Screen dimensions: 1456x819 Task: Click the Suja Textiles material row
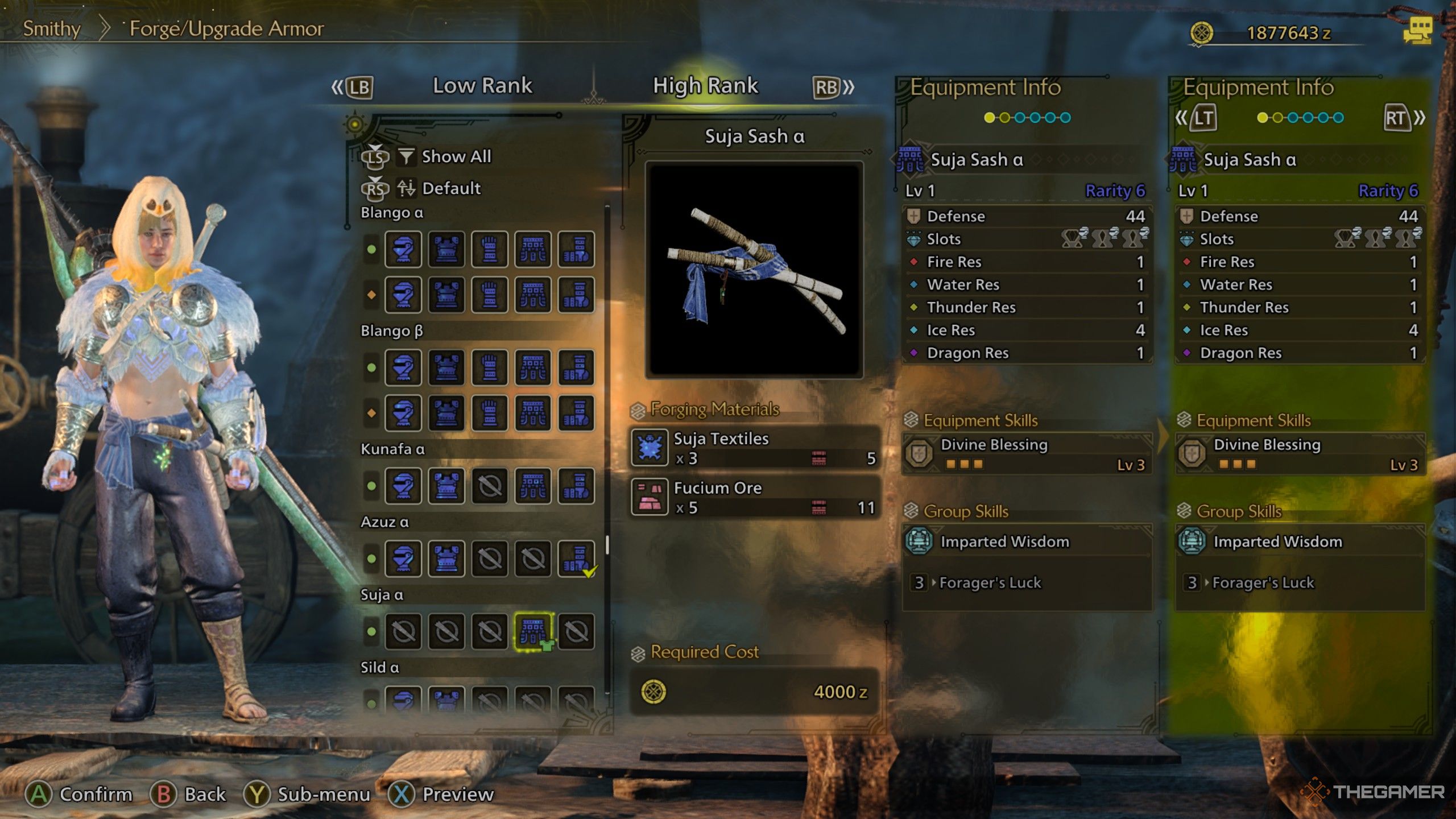click(x=754, y=448)
